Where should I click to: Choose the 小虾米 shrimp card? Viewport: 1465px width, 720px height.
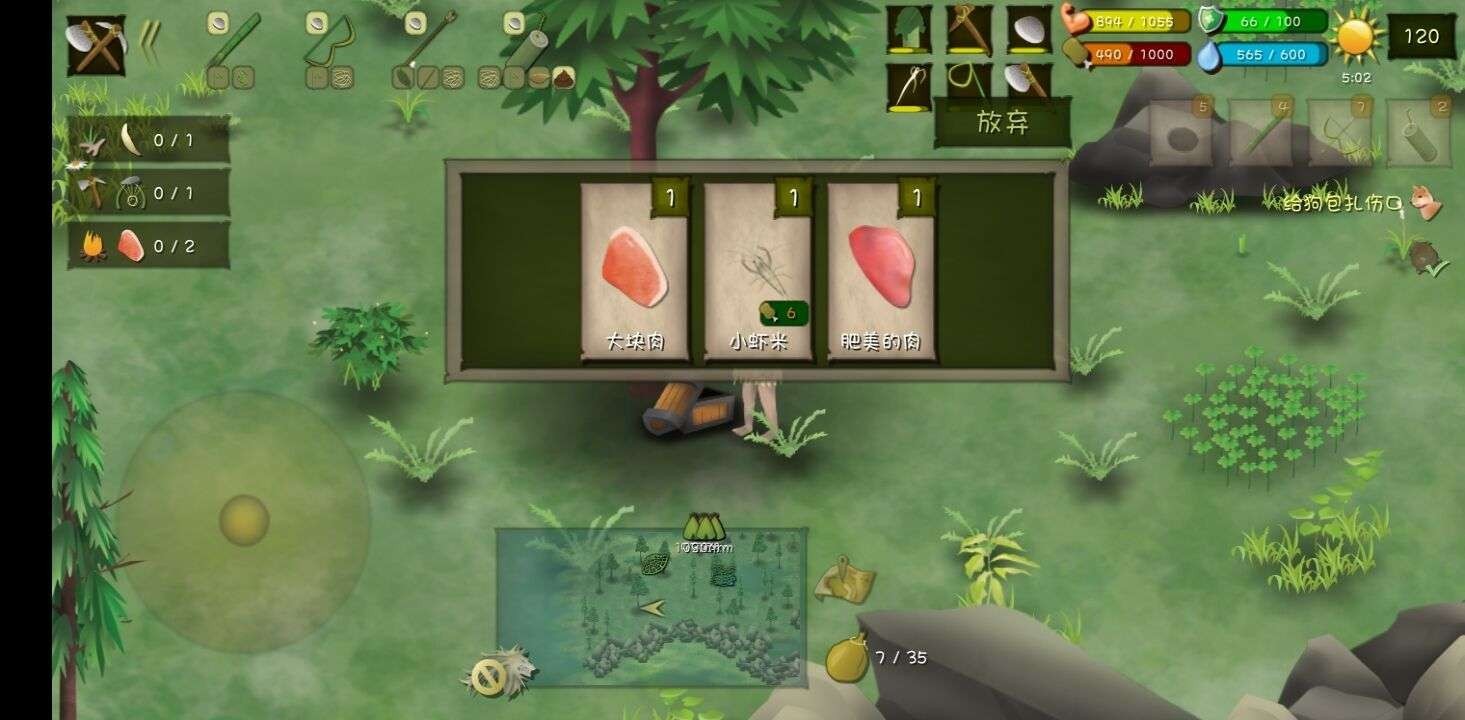[x=757, y=271]
